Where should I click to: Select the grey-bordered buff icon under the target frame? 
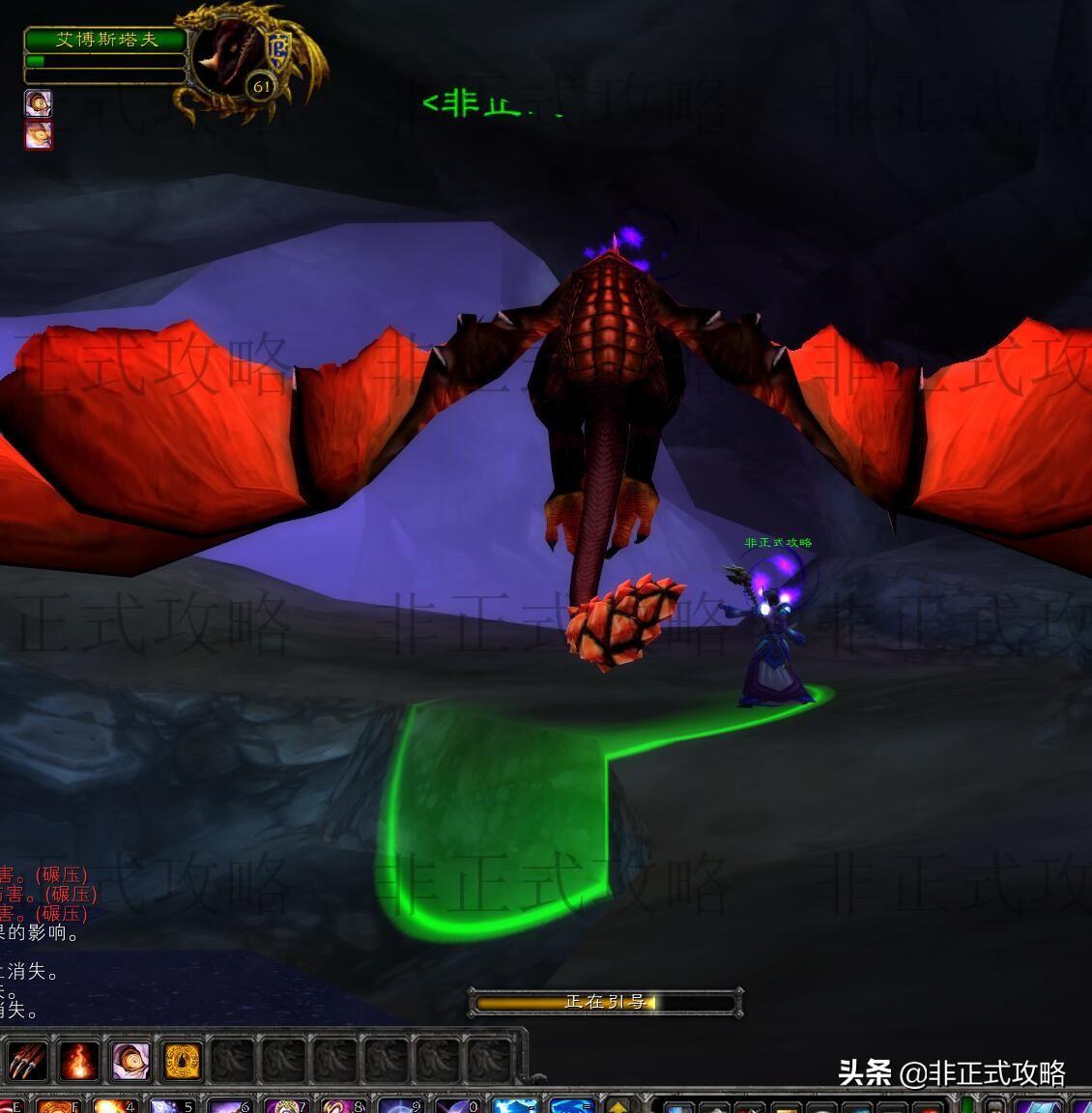[x=39, y=103]
